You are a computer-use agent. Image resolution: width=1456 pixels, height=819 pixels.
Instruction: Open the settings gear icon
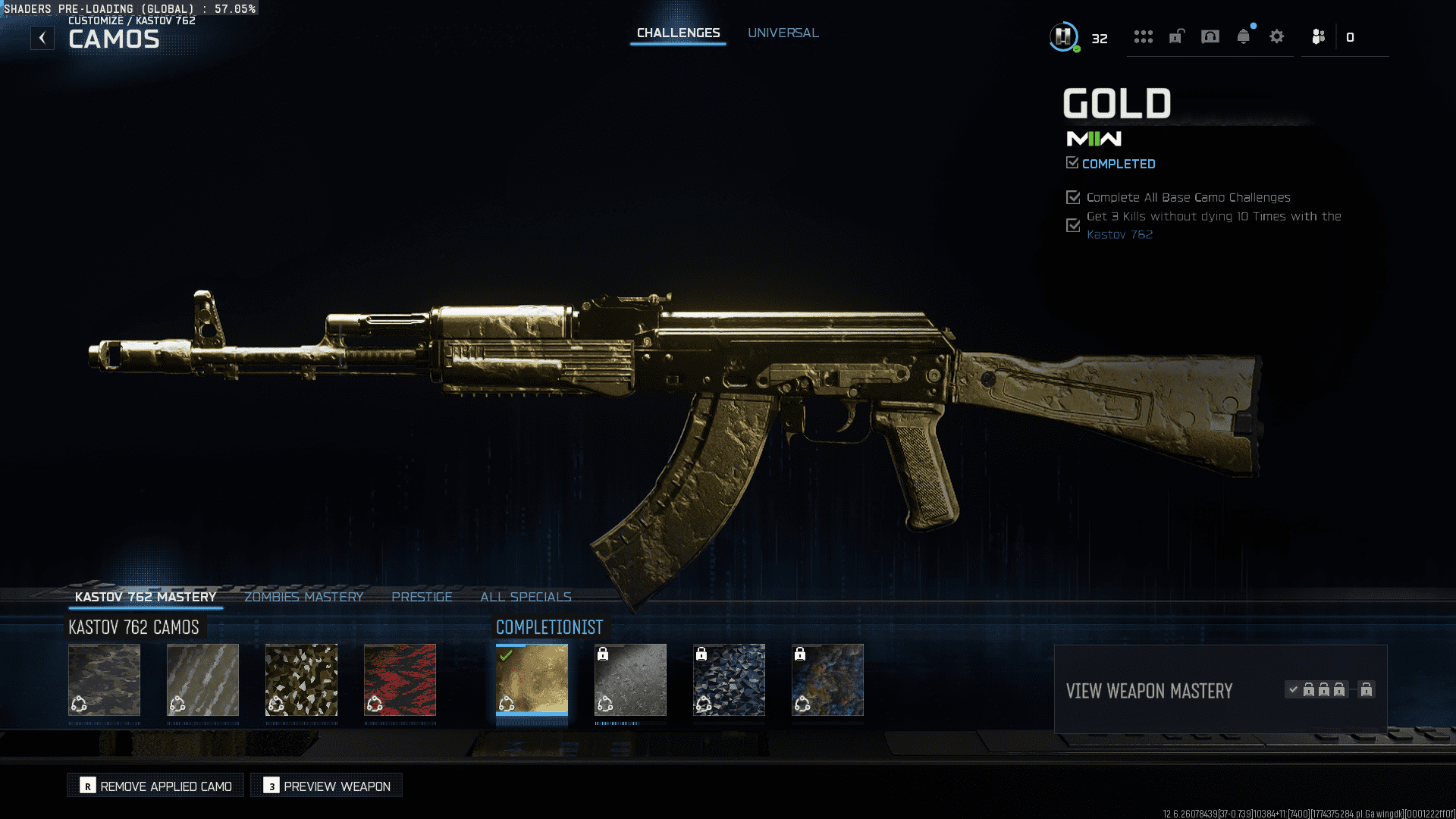click(1276, 36)
